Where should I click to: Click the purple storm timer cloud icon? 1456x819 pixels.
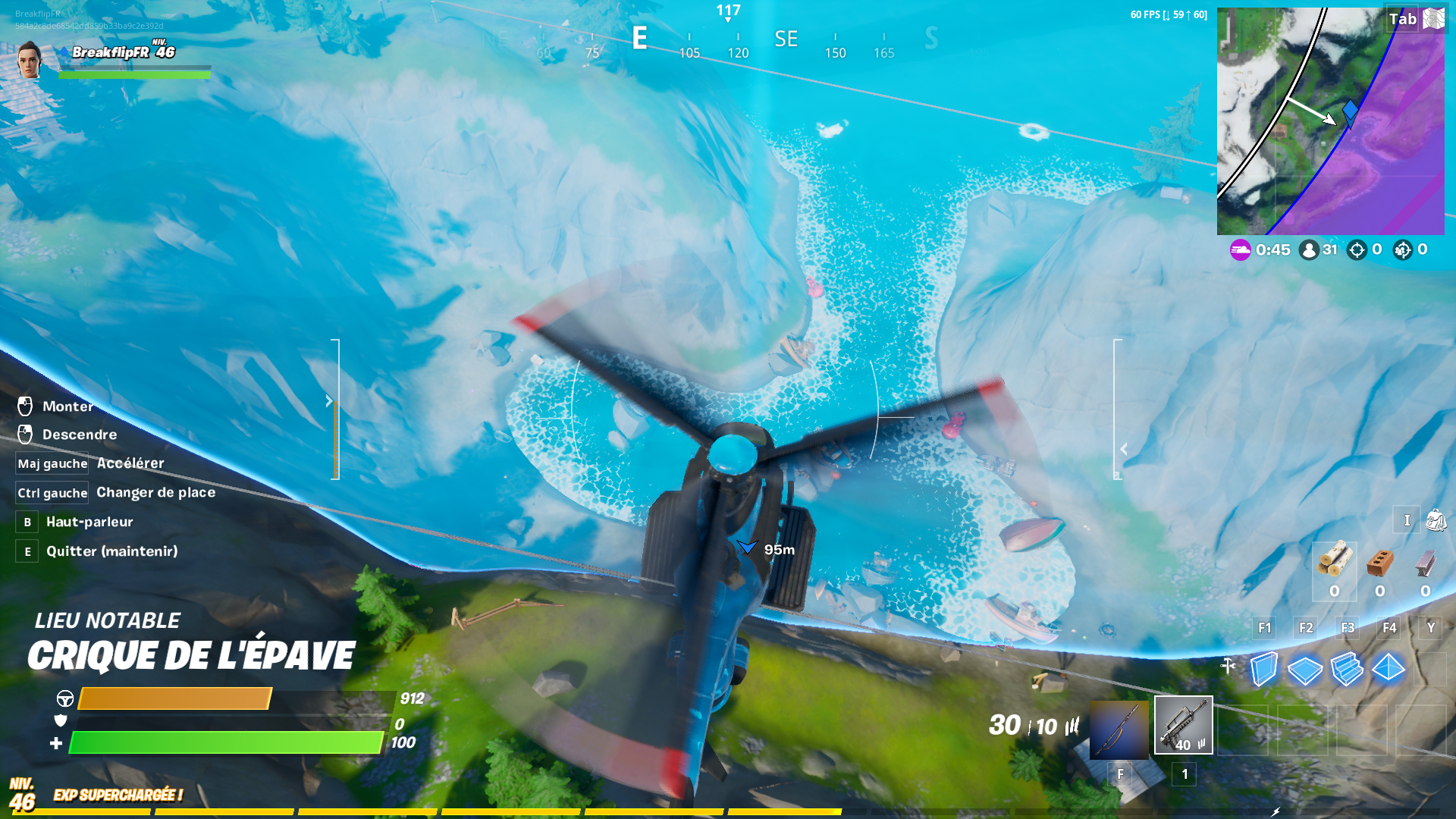coord(1241,250)
